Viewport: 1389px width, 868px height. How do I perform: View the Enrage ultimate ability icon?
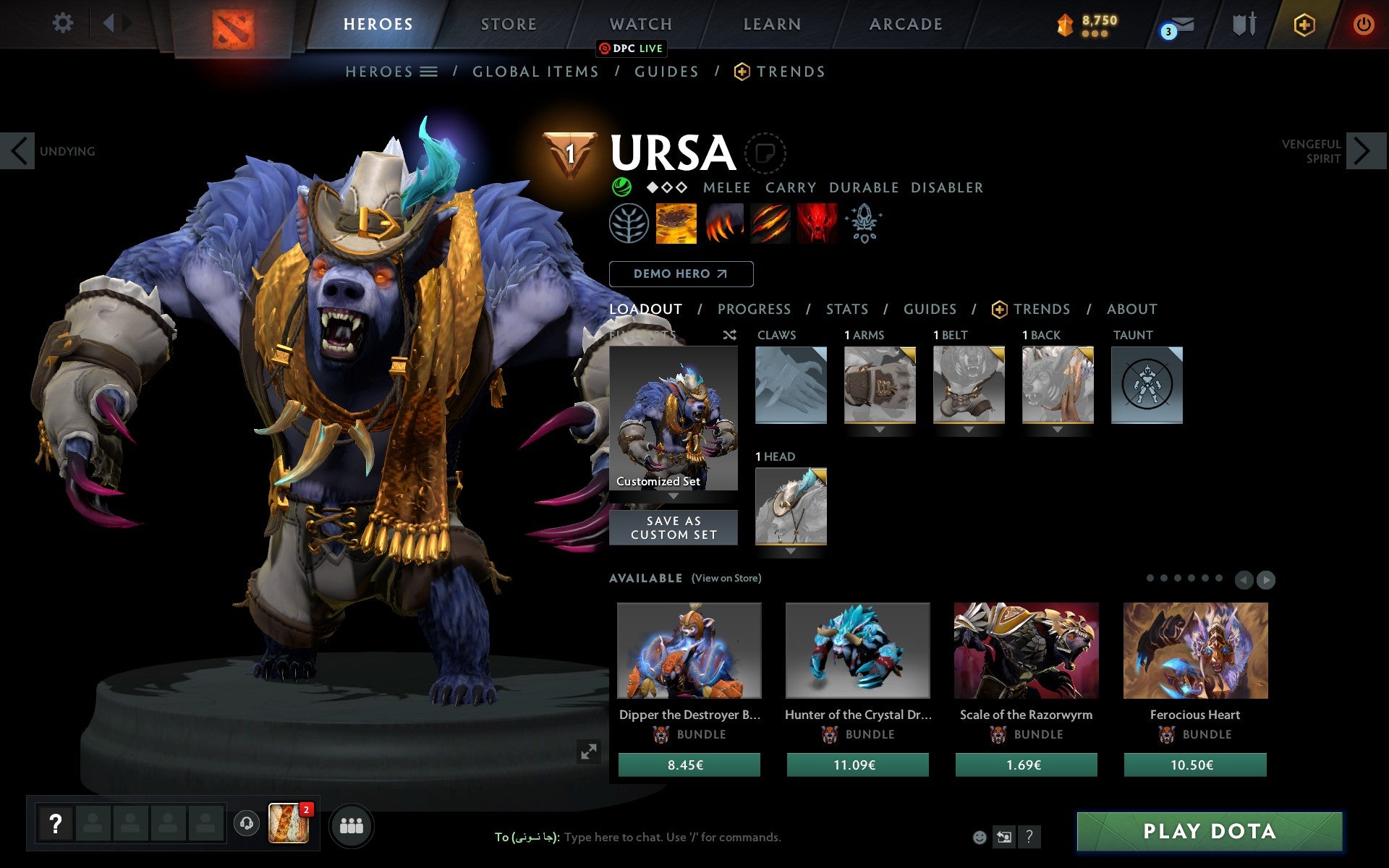click(817, 224)
